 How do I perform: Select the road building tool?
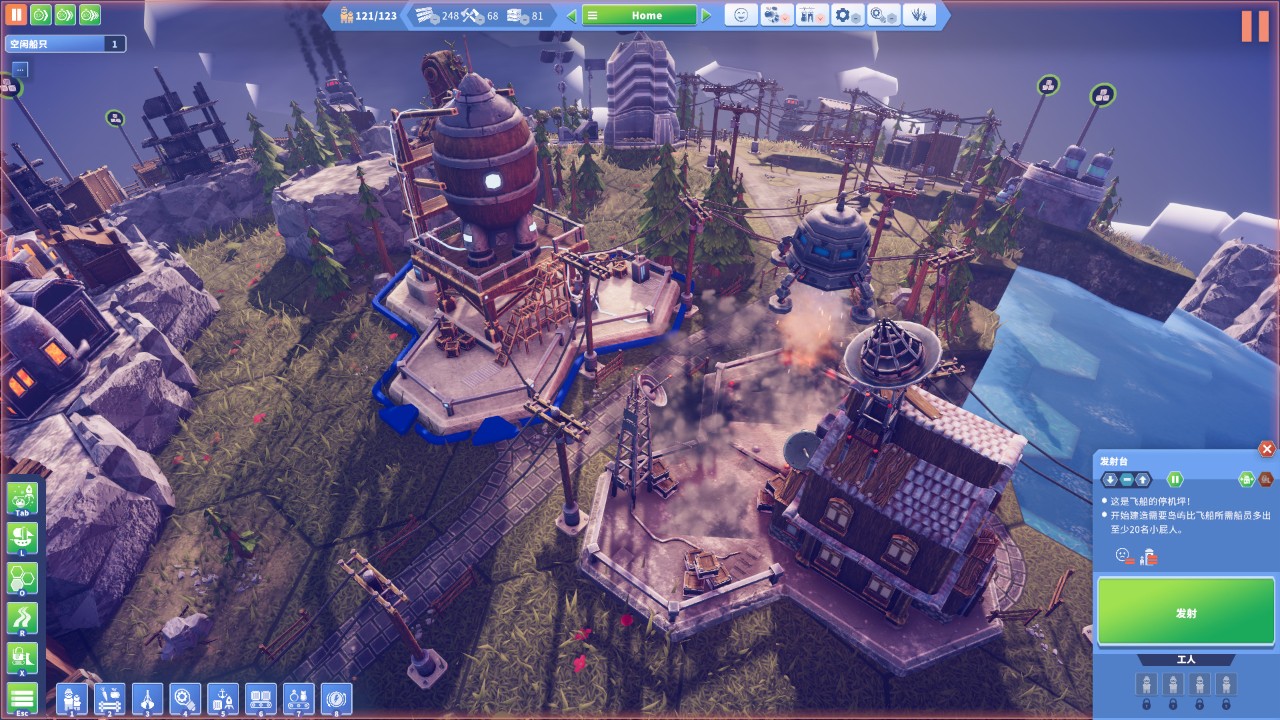22,618
